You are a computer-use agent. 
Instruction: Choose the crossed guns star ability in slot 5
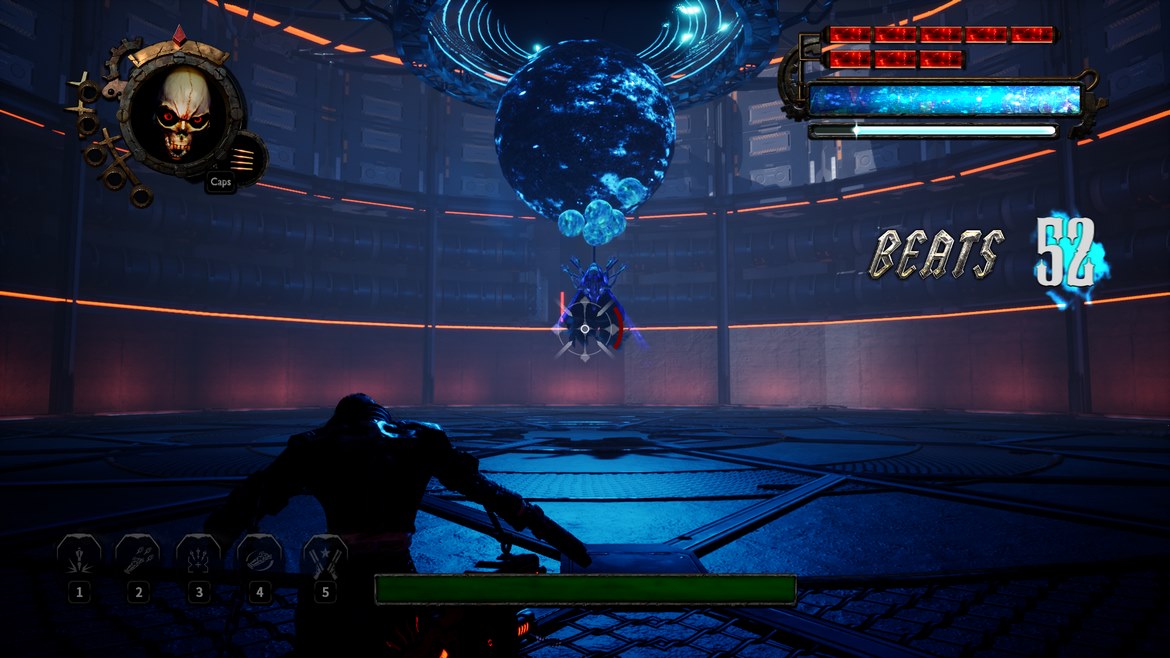(324, 557)
